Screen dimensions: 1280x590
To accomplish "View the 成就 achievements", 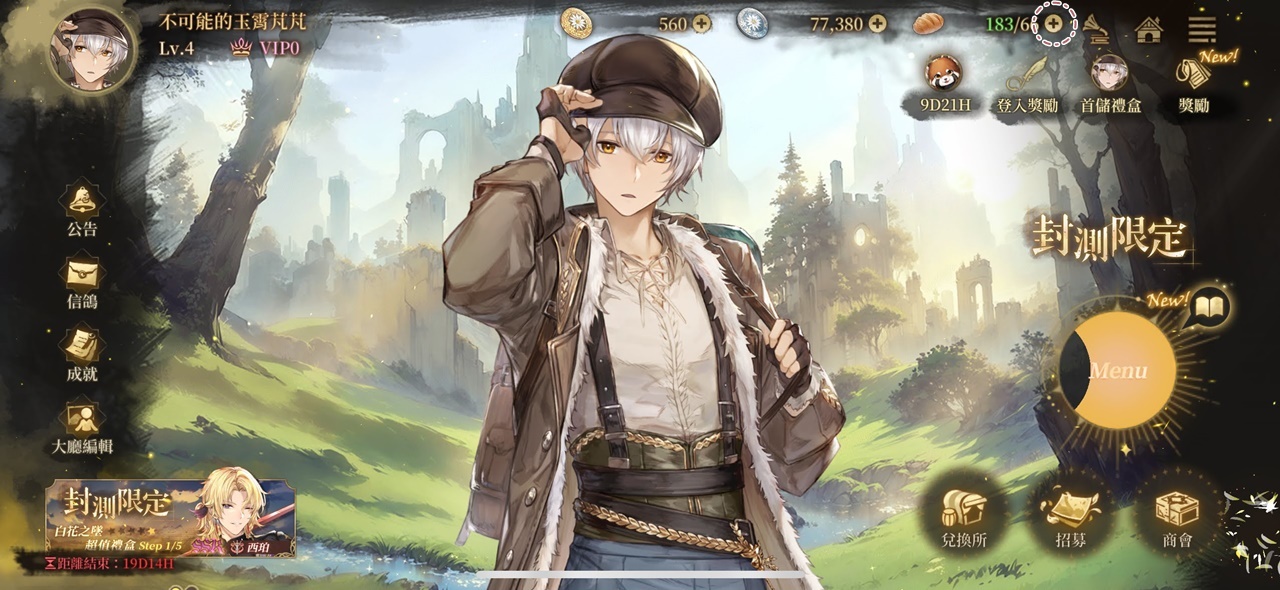I will (82, 354).
